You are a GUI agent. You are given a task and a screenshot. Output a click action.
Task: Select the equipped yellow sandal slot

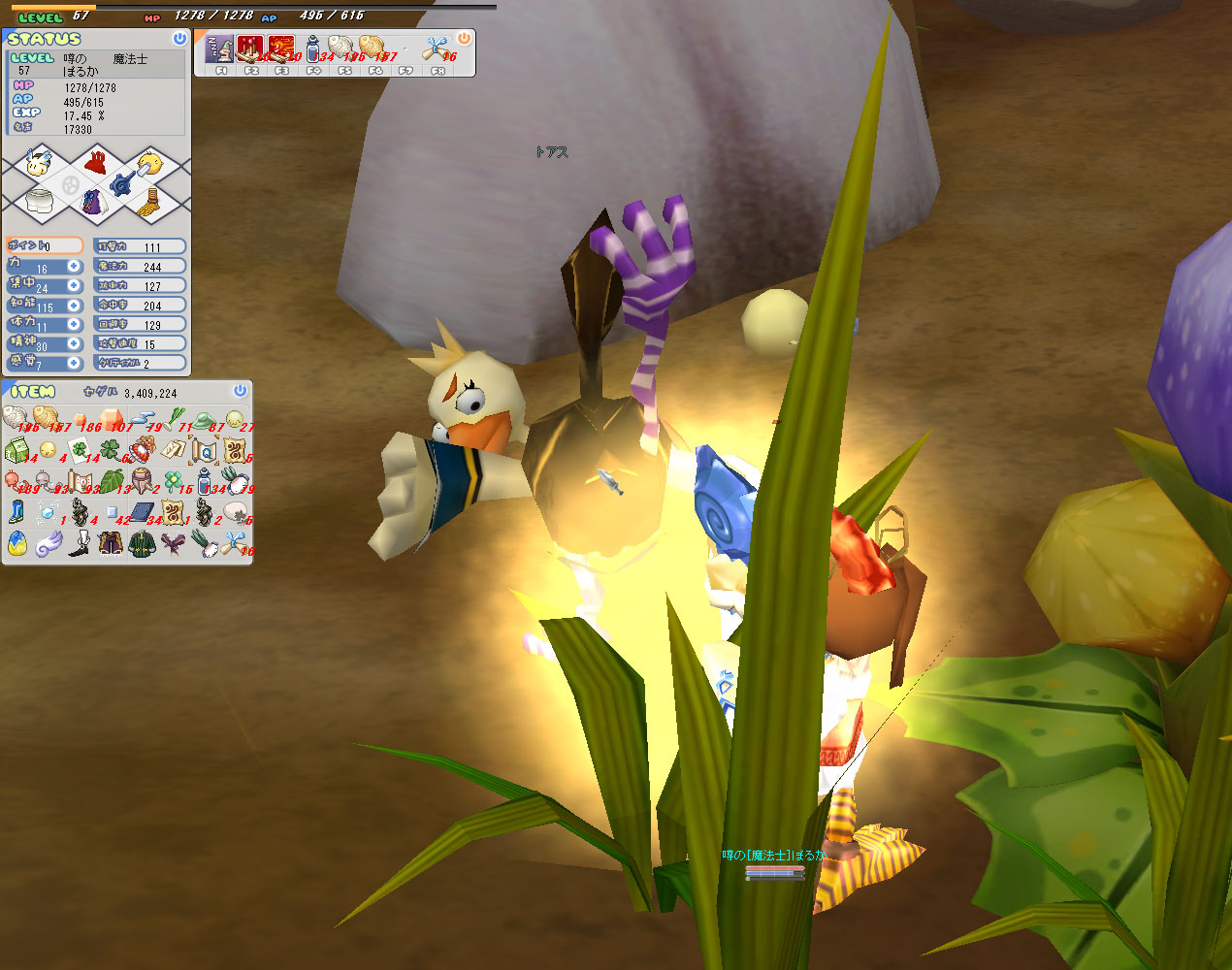point(148,203)
